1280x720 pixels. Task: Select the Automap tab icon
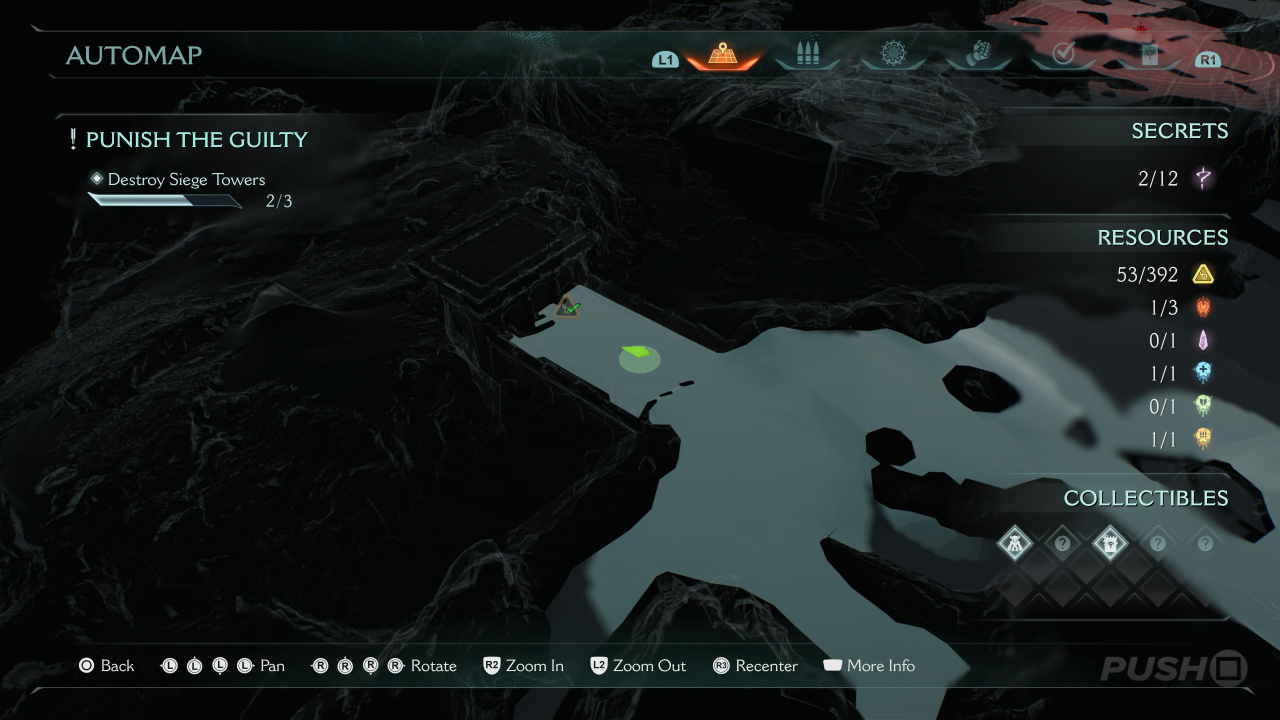tap(722, 55)
